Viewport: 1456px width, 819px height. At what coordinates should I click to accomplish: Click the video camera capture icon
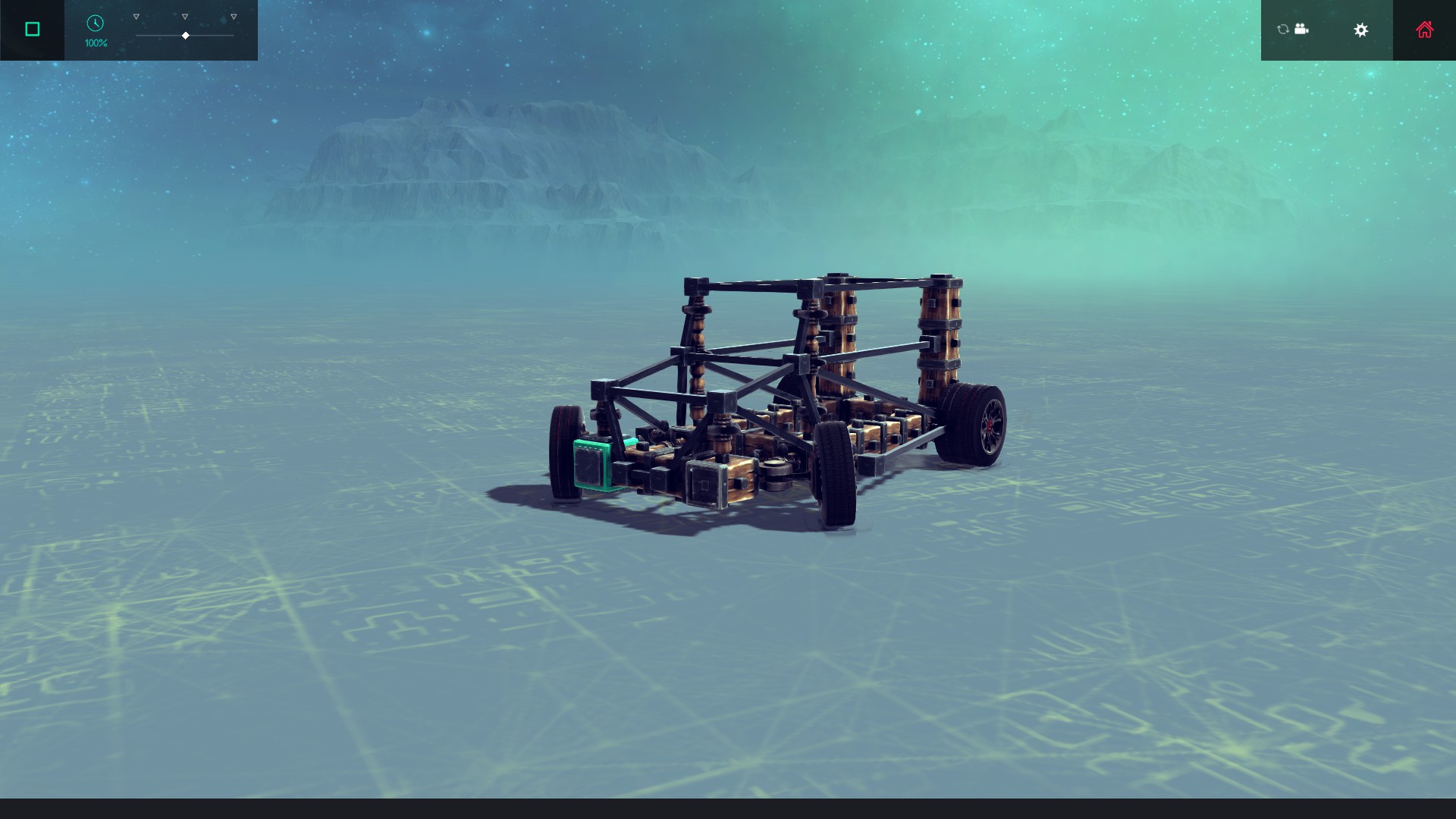[1302, 29]
